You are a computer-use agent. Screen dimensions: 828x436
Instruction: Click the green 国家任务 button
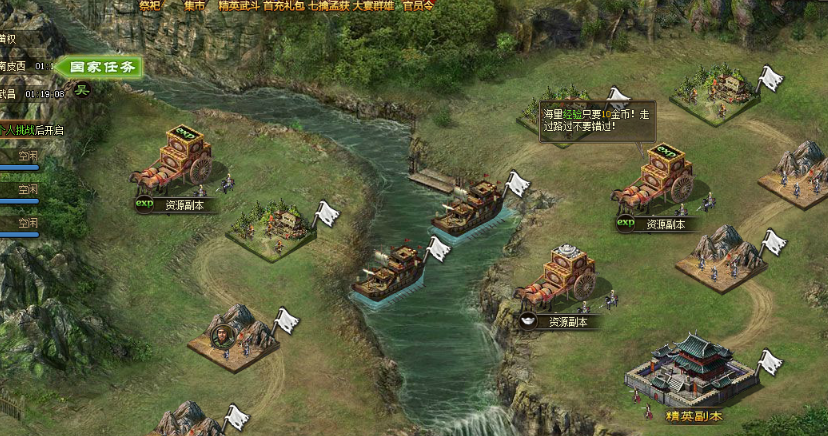click(101, 68)
